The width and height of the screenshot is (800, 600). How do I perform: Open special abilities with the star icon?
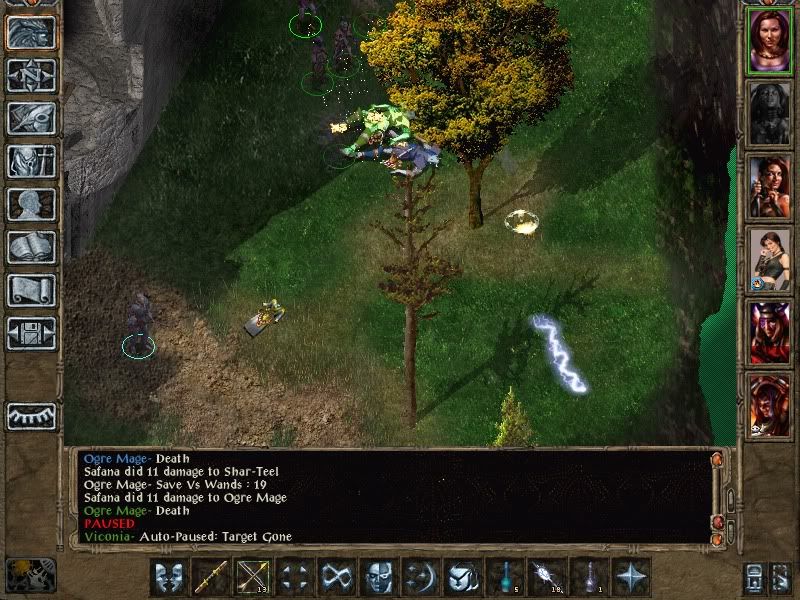tap(632, 577)
